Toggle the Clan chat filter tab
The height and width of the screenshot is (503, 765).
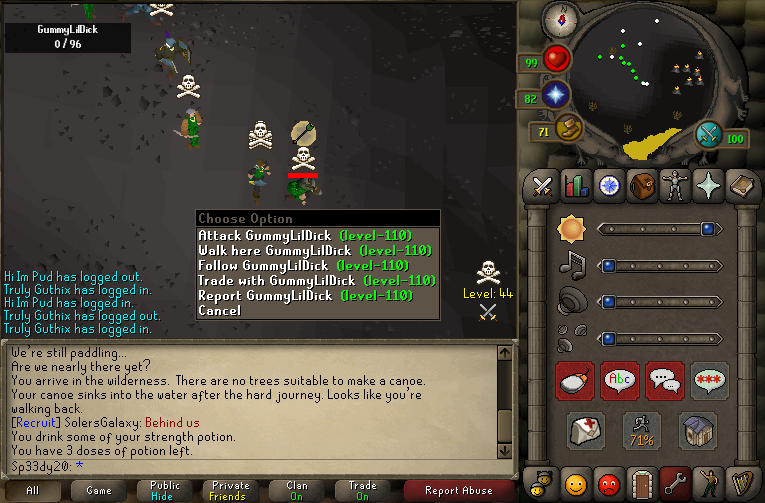click(296, 490)
